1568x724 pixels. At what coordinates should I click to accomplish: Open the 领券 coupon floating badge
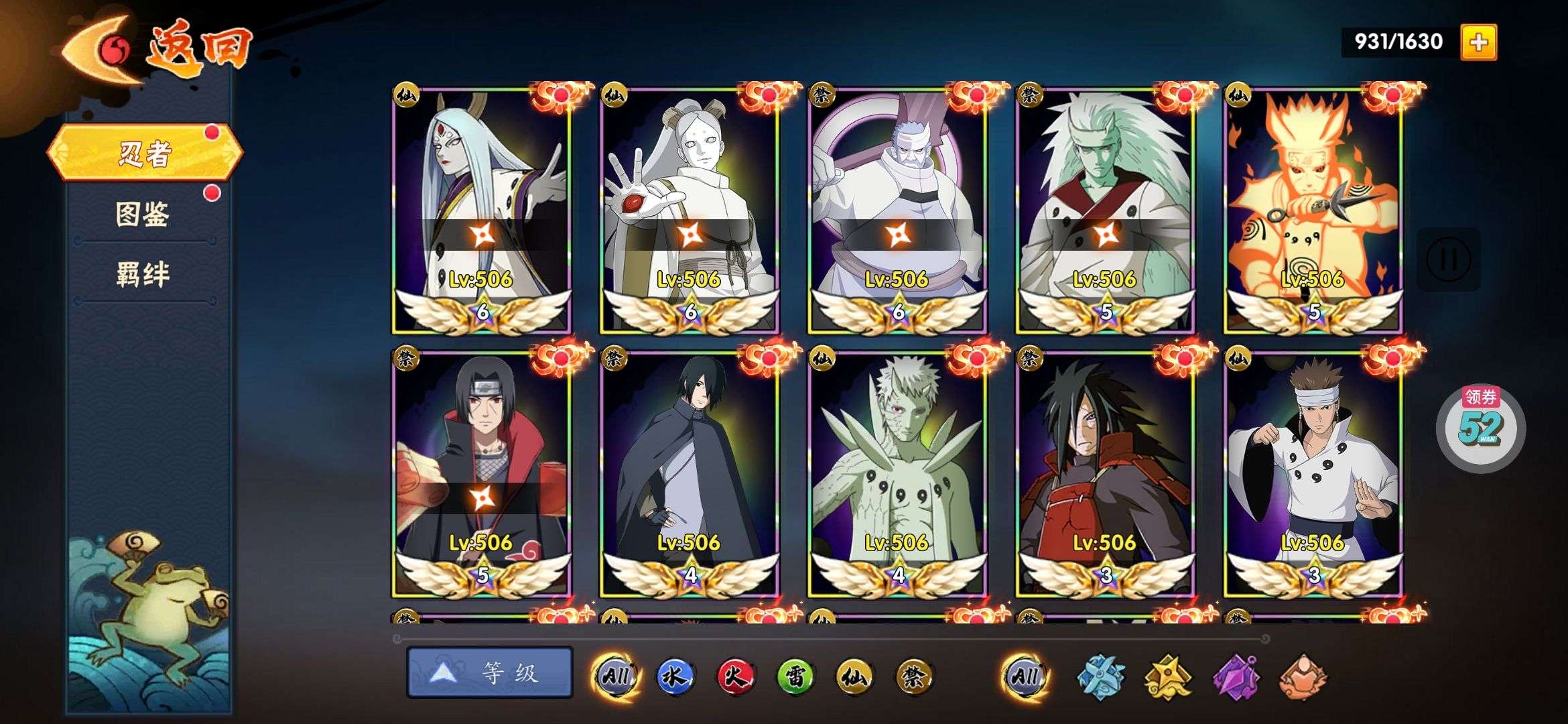click(1481, 426)
